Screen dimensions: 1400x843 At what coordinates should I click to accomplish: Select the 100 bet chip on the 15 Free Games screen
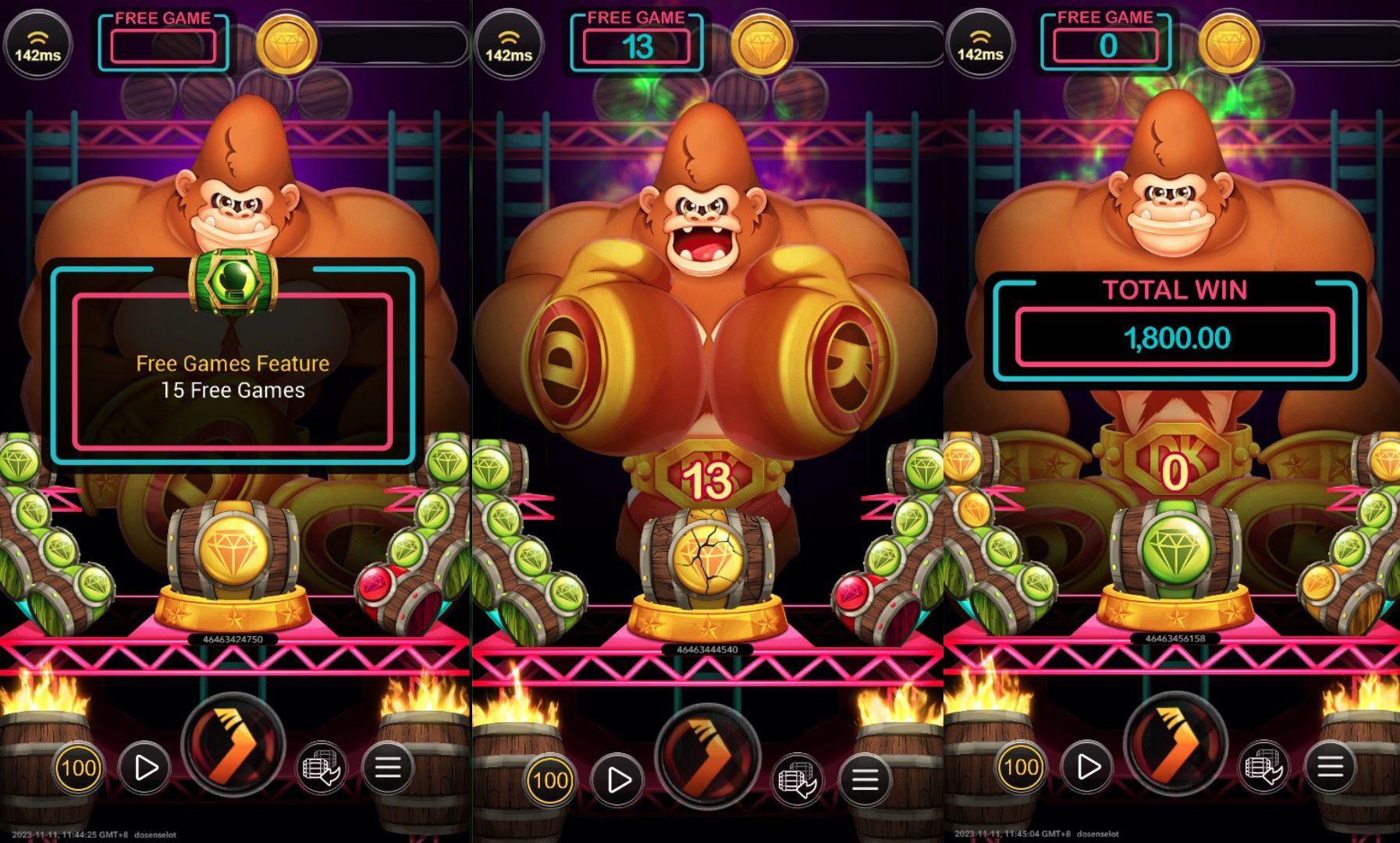click(x=79, y=768)
